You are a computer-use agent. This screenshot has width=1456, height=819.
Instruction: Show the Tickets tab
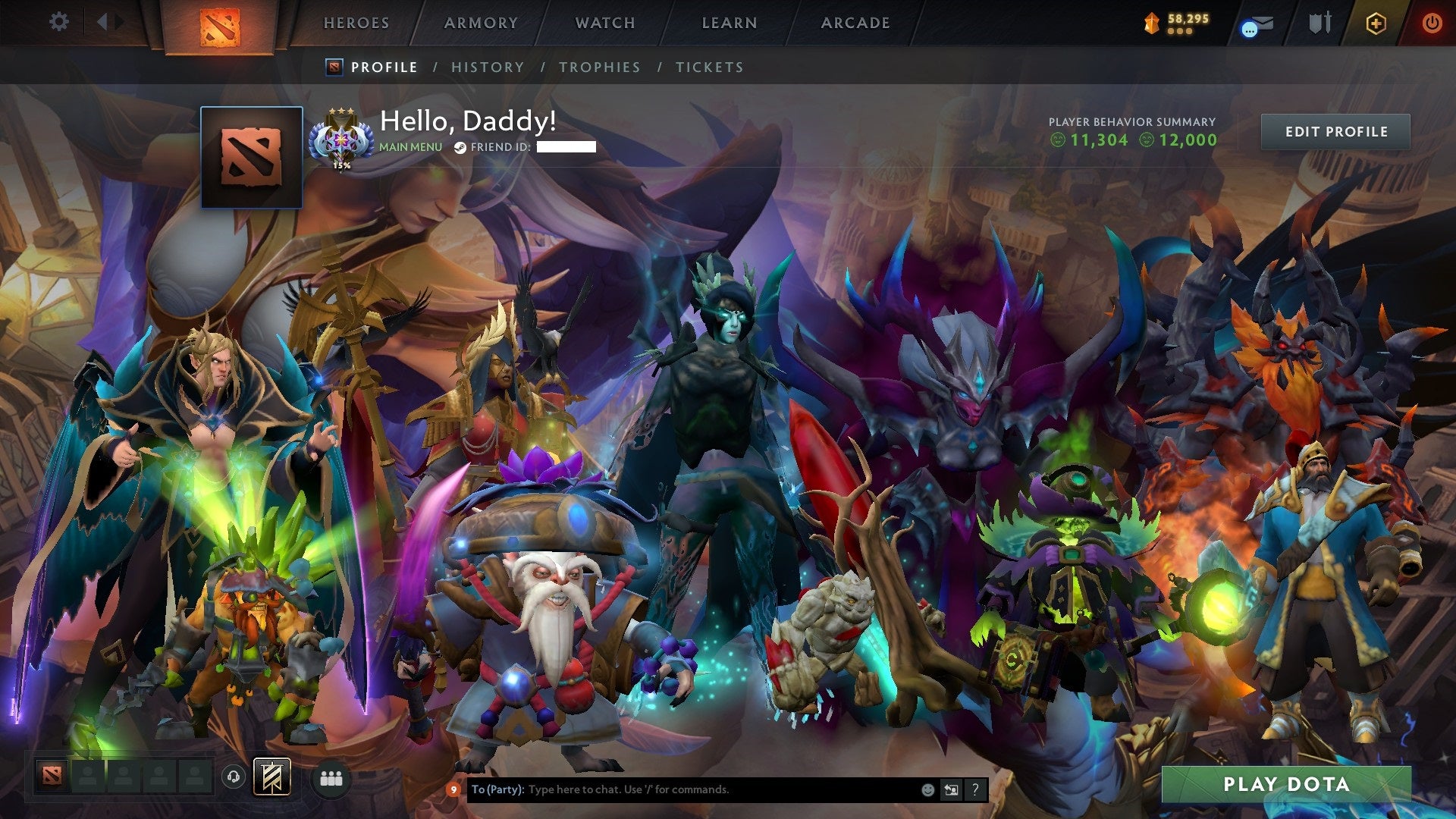pos(710,67)
